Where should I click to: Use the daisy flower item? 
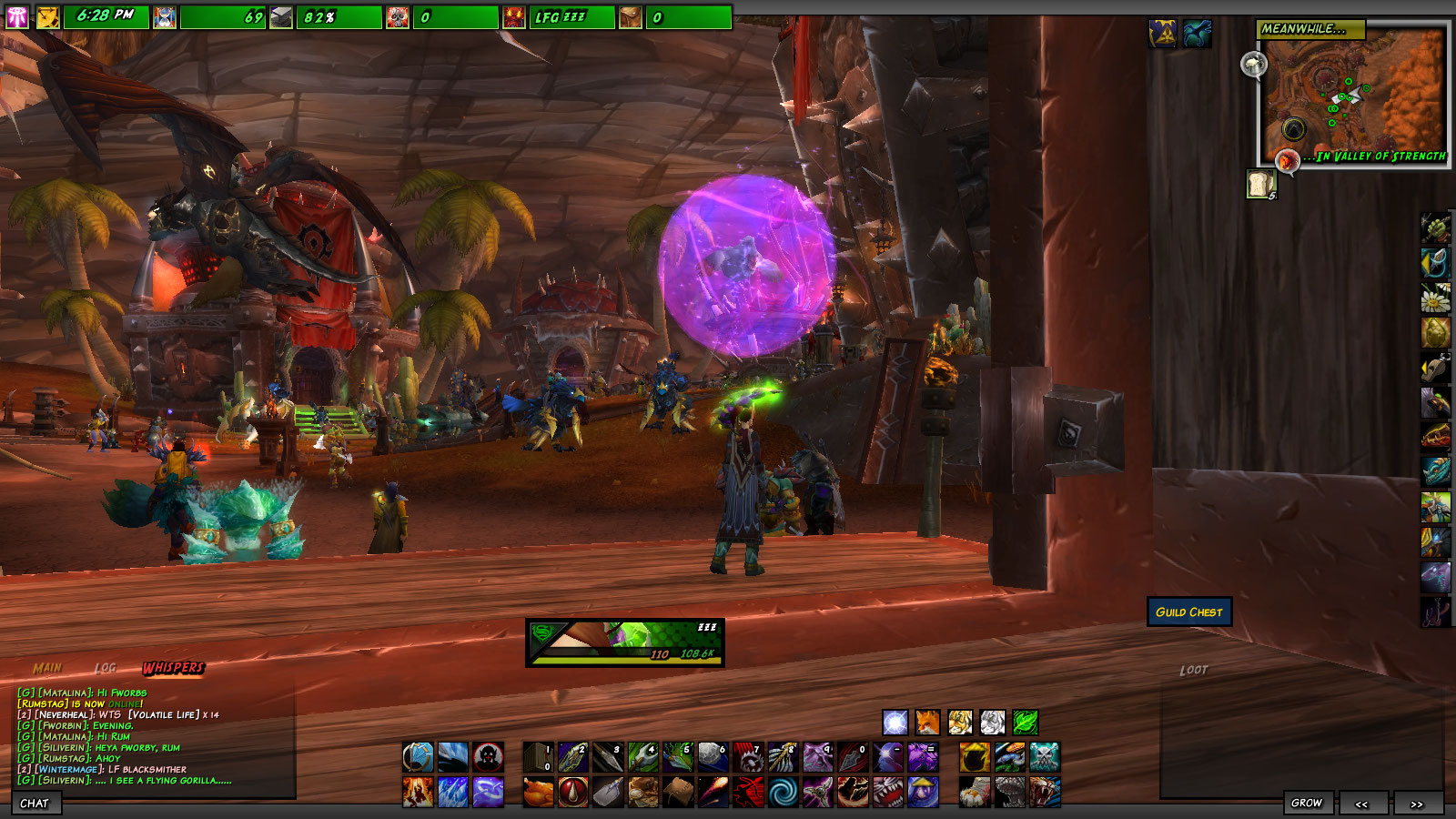coord(1435,298)
